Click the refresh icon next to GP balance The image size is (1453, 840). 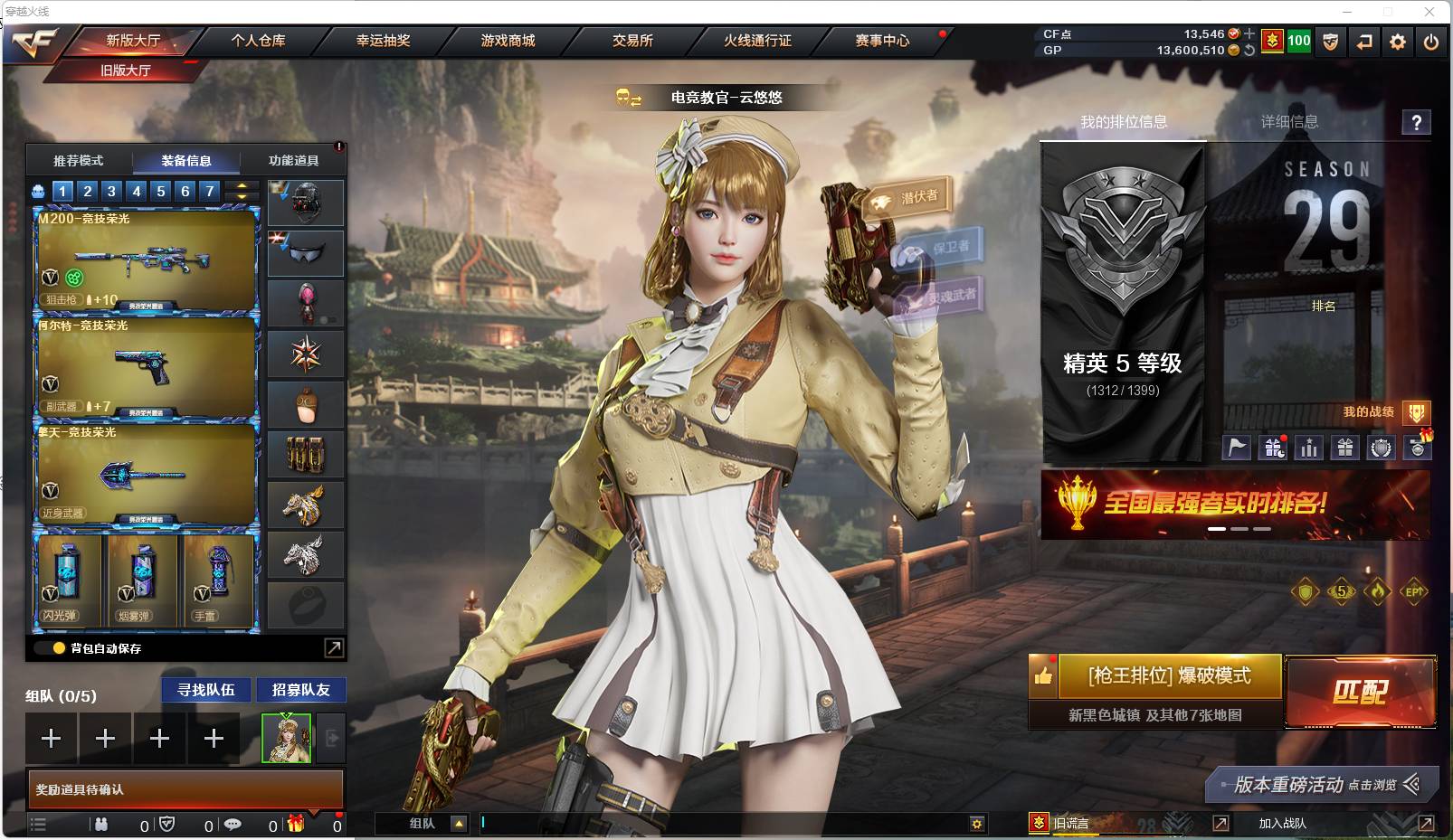click(1249, 52)
